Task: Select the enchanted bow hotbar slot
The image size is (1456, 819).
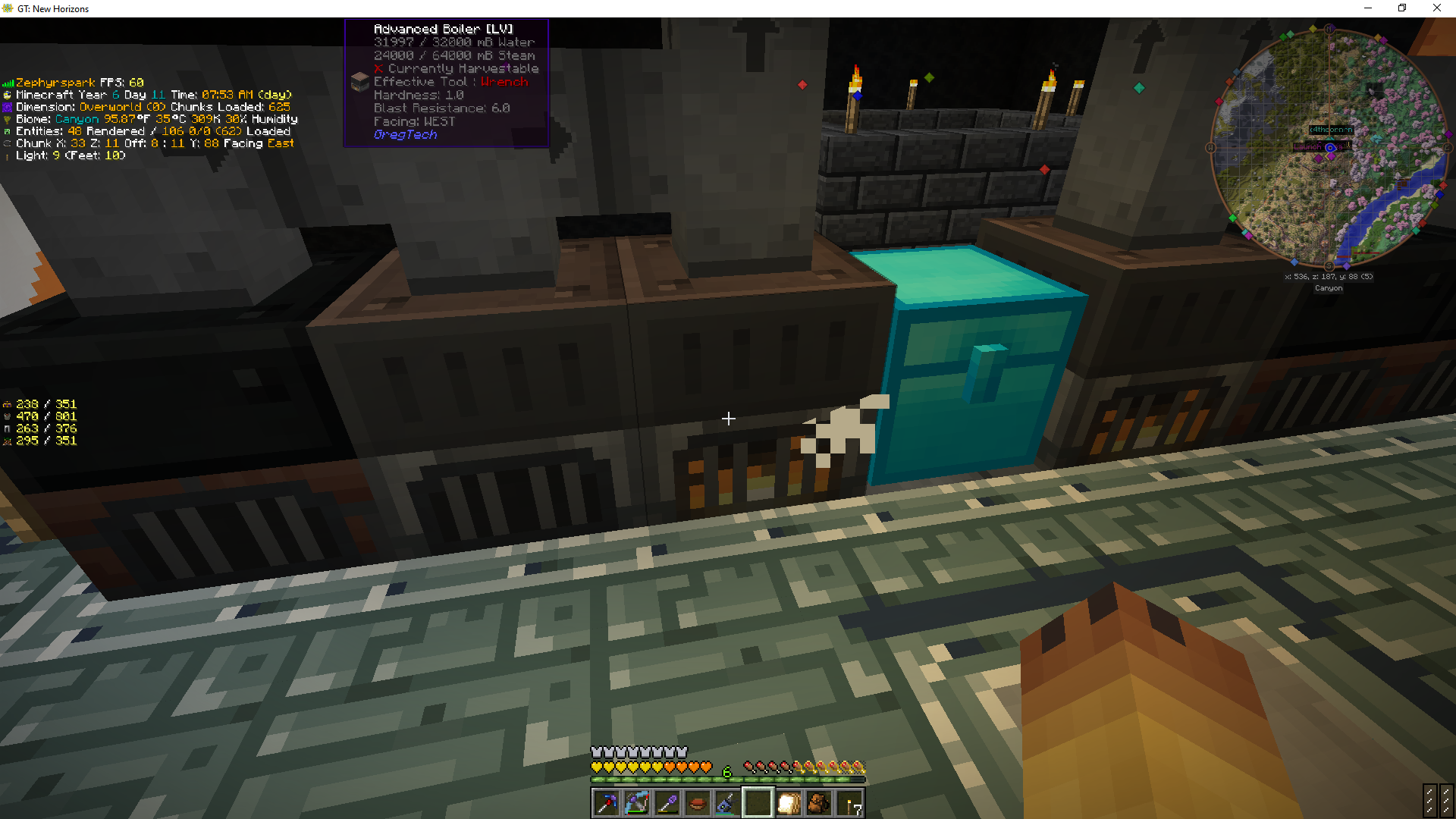Action: point(636,802)
